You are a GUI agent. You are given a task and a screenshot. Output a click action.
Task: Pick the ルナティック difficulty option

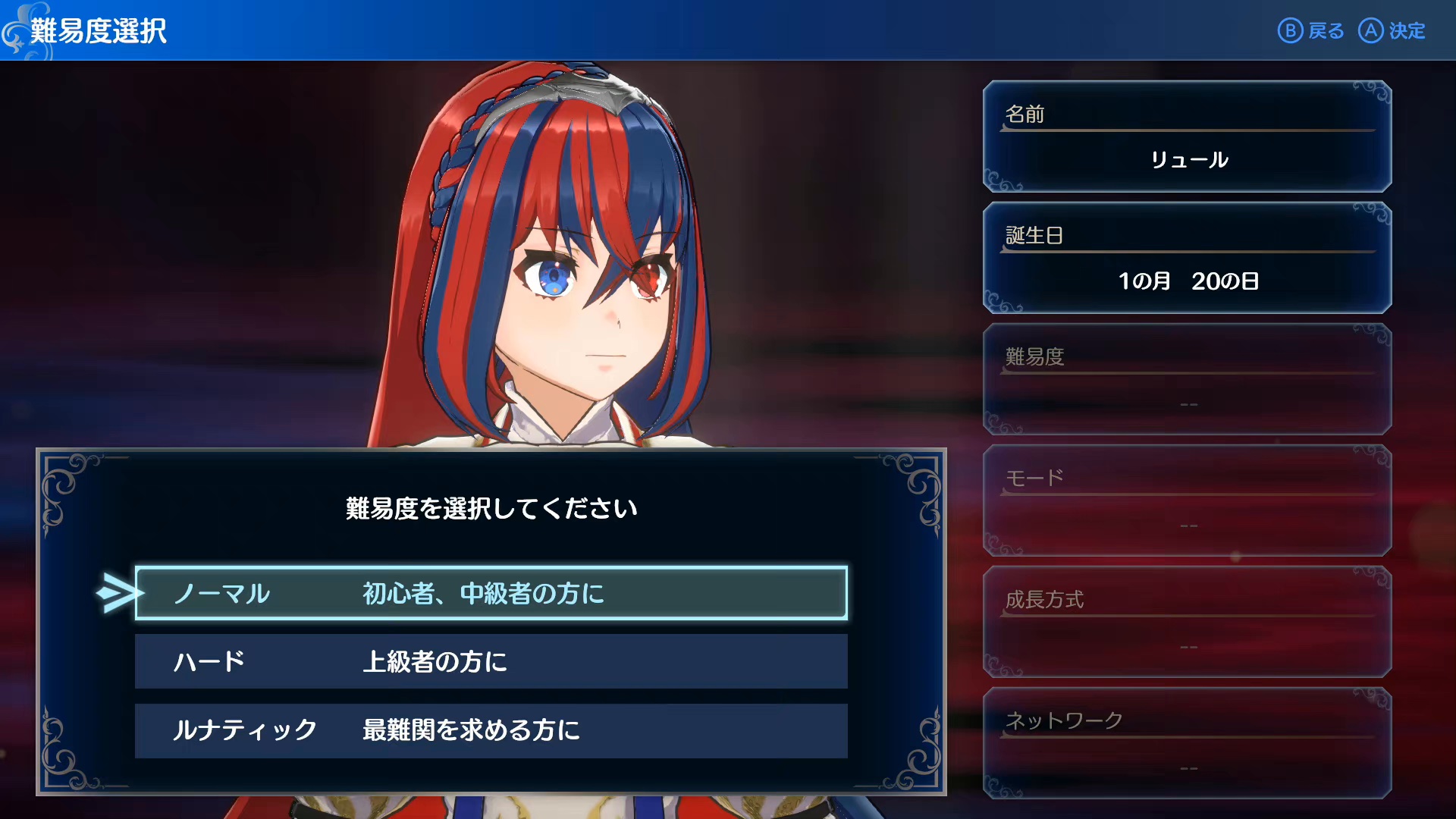click(x=491, y=730)
